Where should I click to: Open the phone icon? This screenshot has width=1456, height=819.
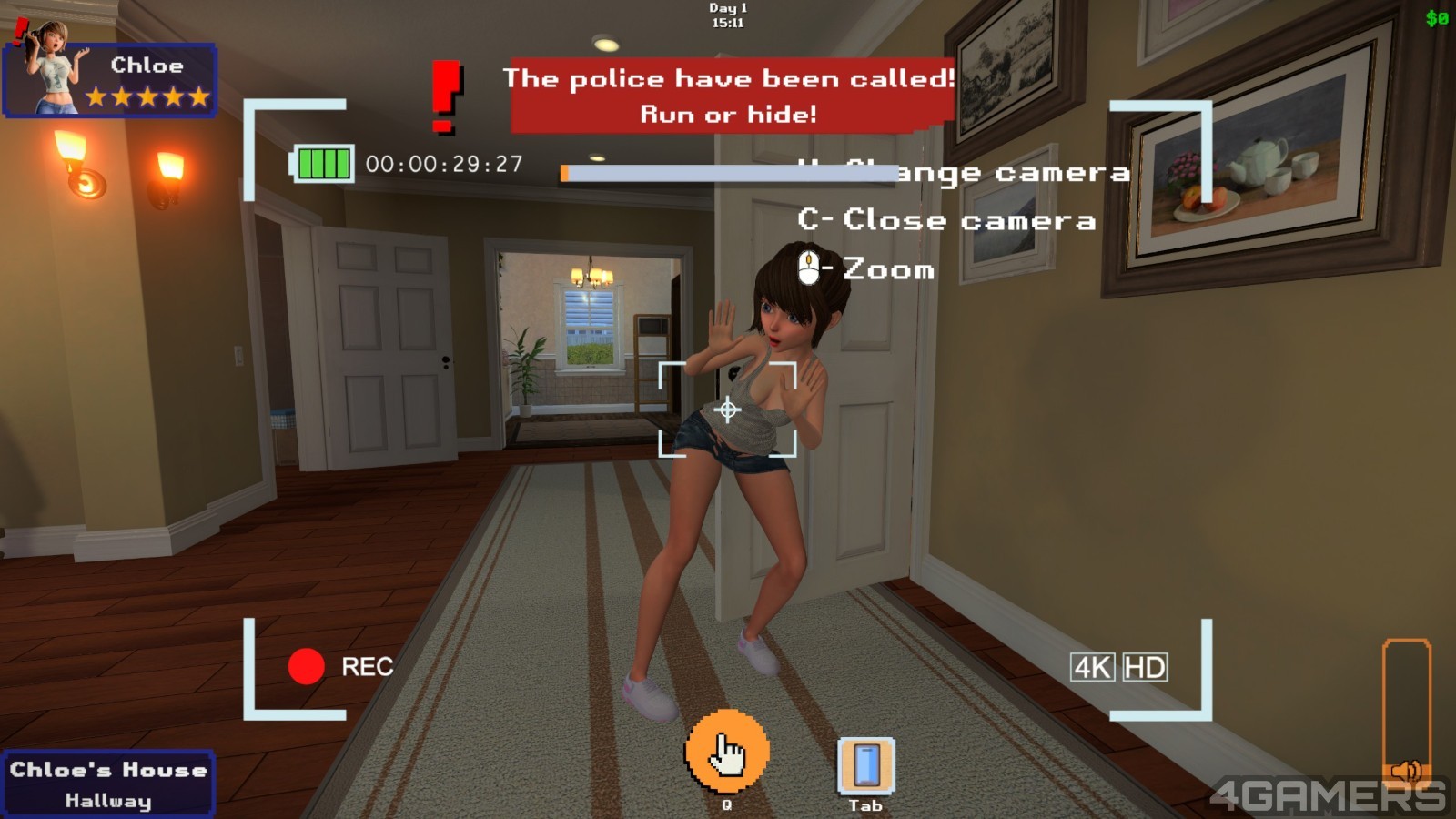coord(865,765)
